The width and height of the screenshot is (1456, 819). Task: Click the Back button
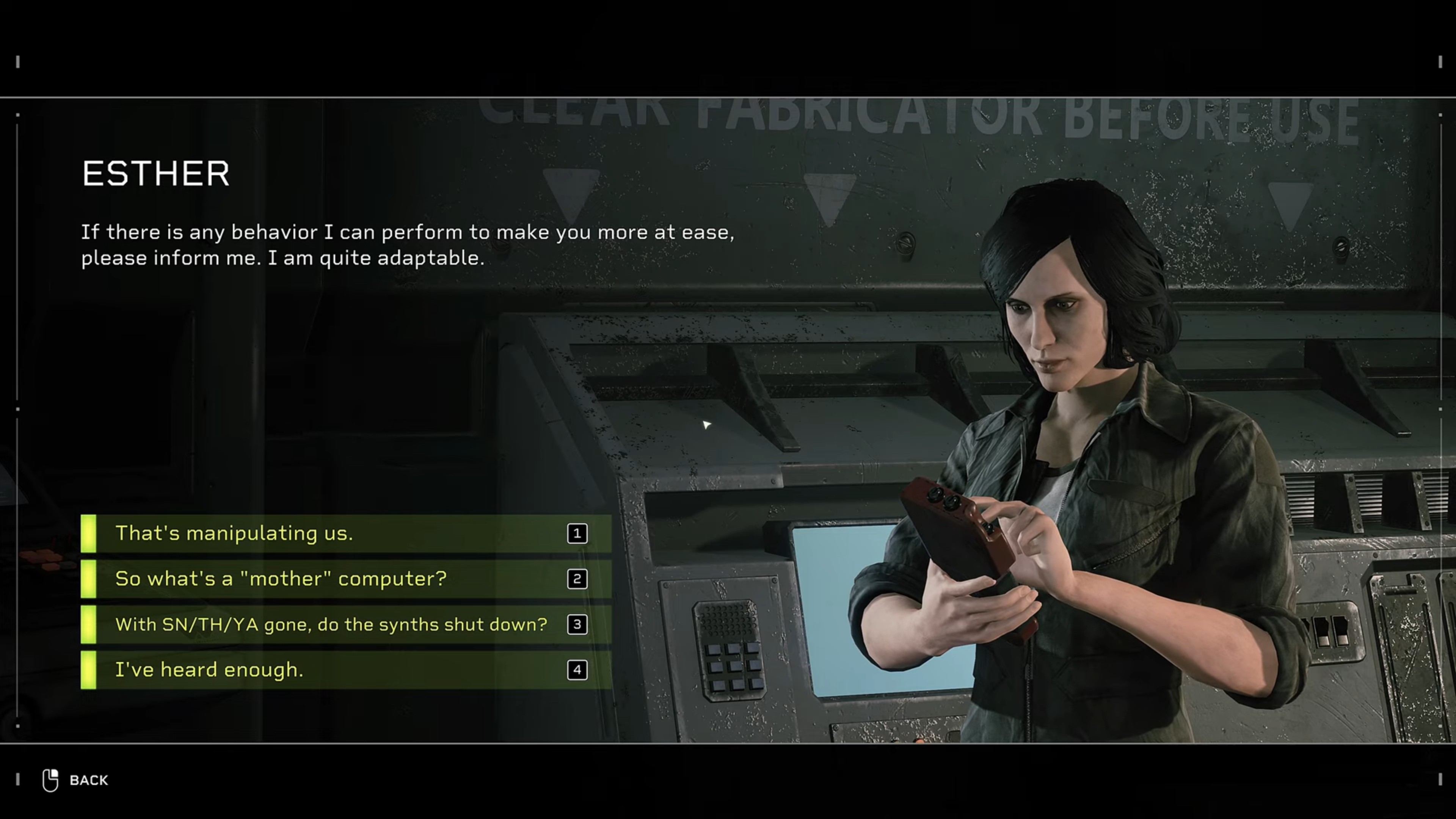pos(76,780)
